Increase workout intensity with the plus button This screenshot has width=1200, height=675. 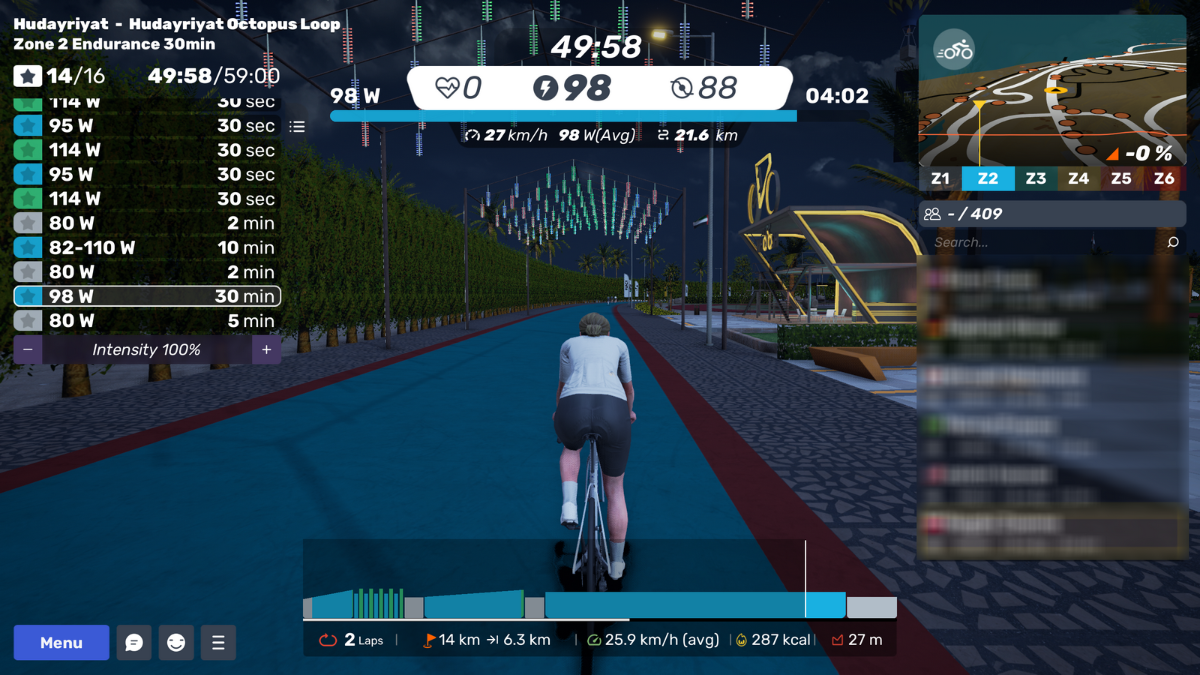[266, 350]
